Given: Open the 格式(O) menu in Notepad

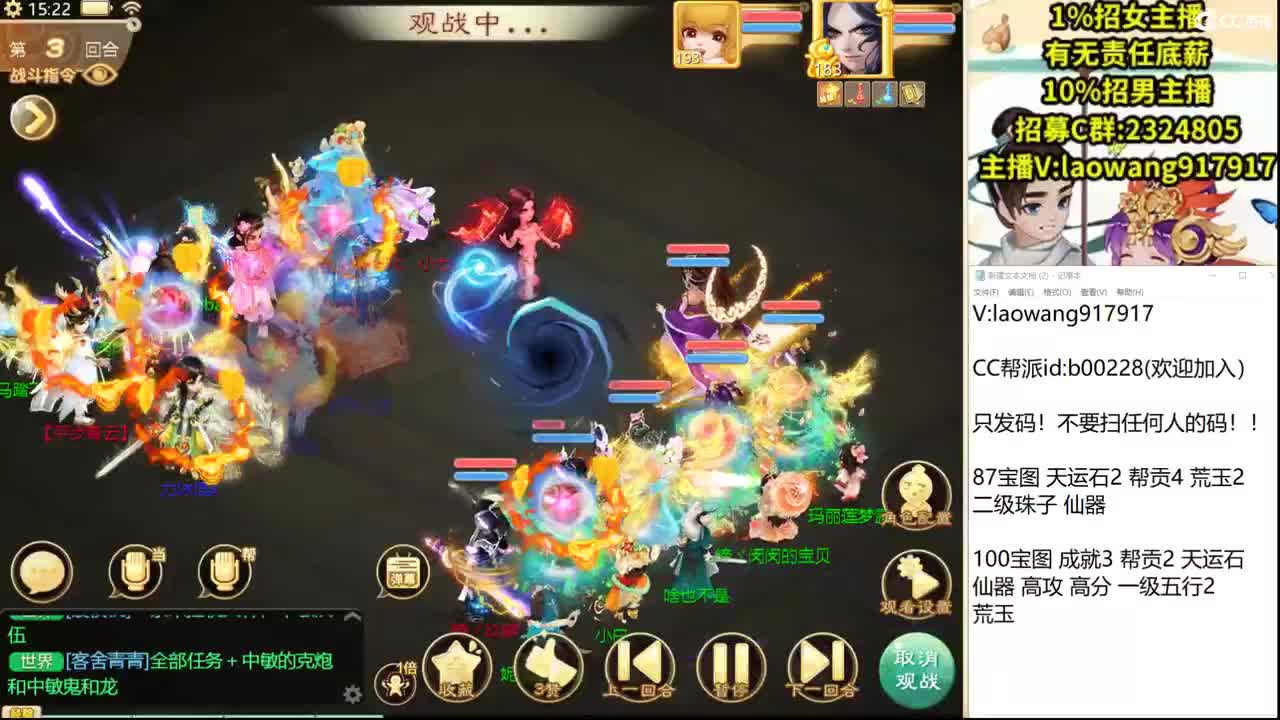Looking at the screenshot, I should (1056, 291).
